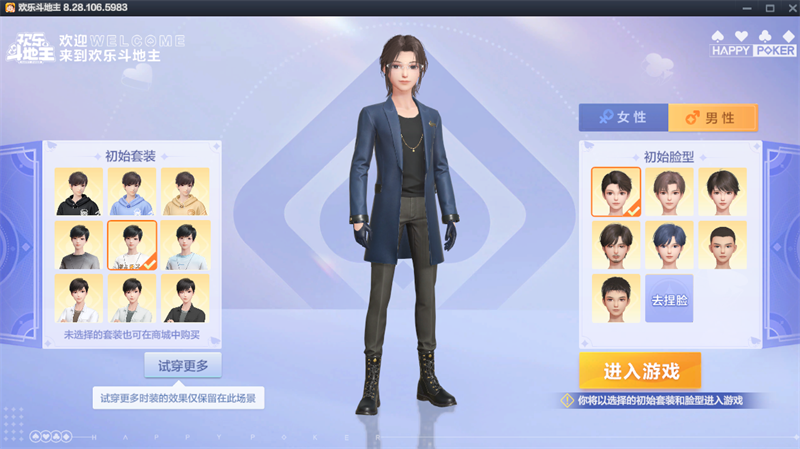
Task: Enter the game with the 进入游戏 button
Action: coord(640,371)
